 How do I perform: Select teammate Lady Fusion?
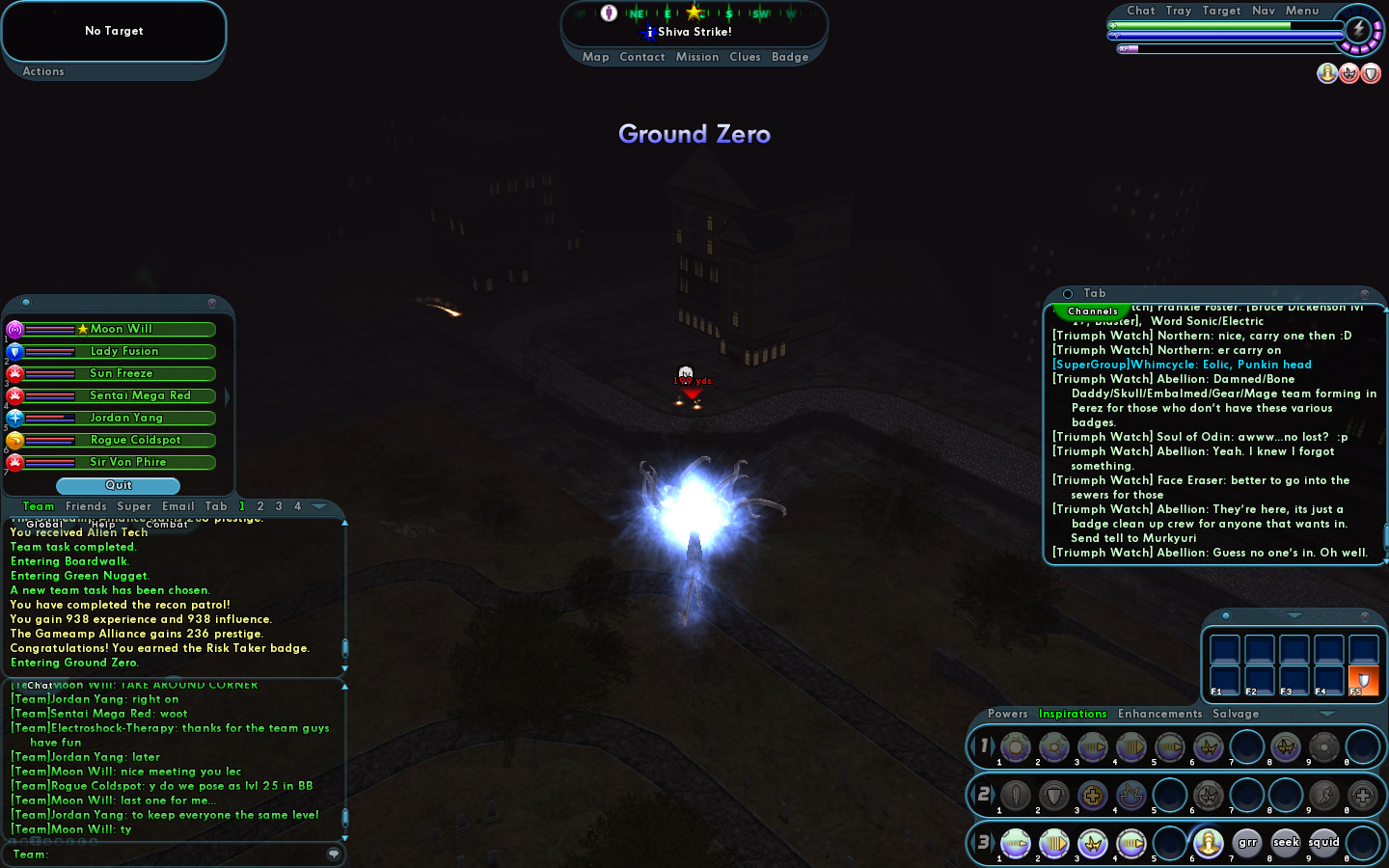tap(123, 351)
